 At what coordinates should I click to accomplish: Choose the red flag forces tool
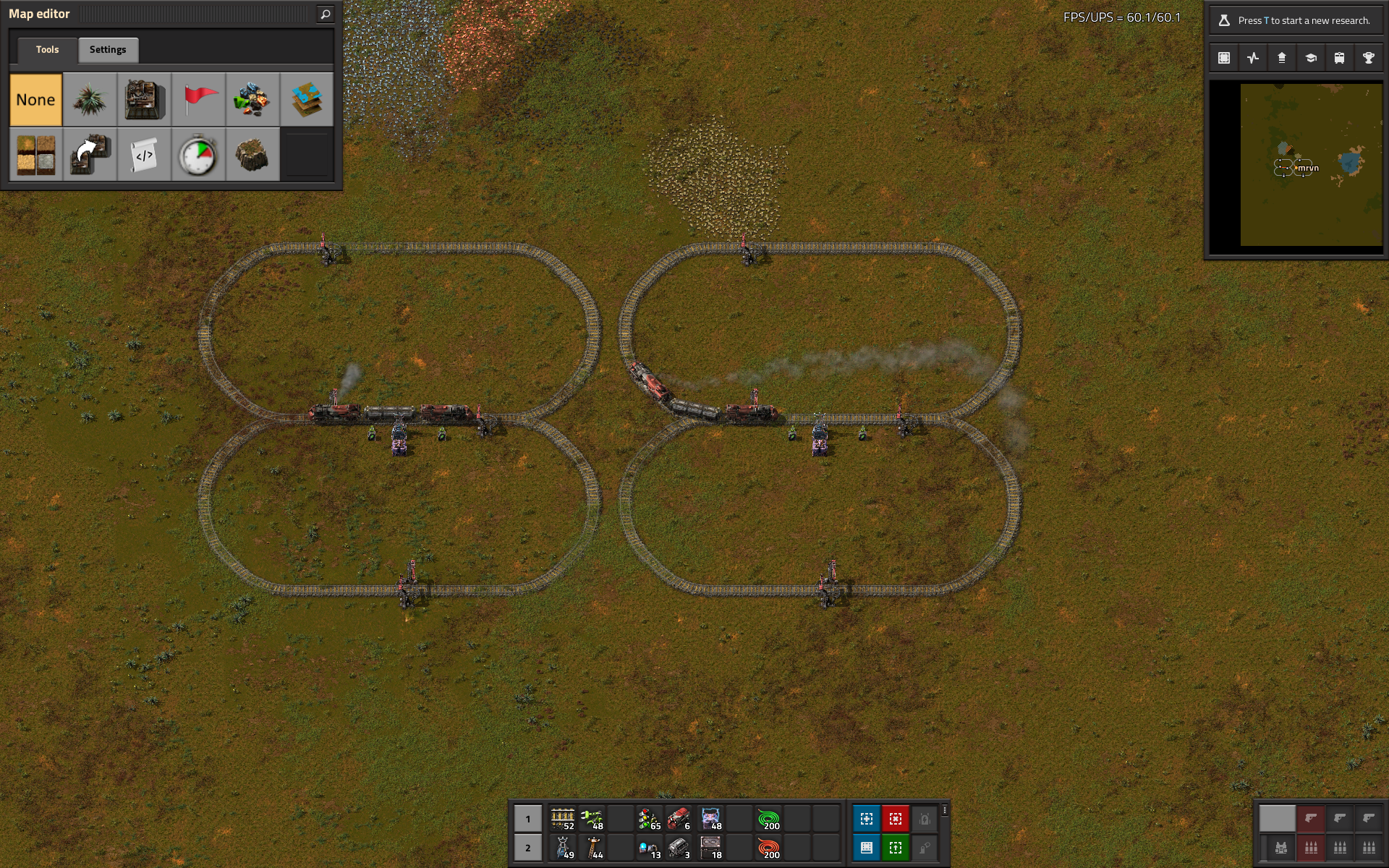199,100
